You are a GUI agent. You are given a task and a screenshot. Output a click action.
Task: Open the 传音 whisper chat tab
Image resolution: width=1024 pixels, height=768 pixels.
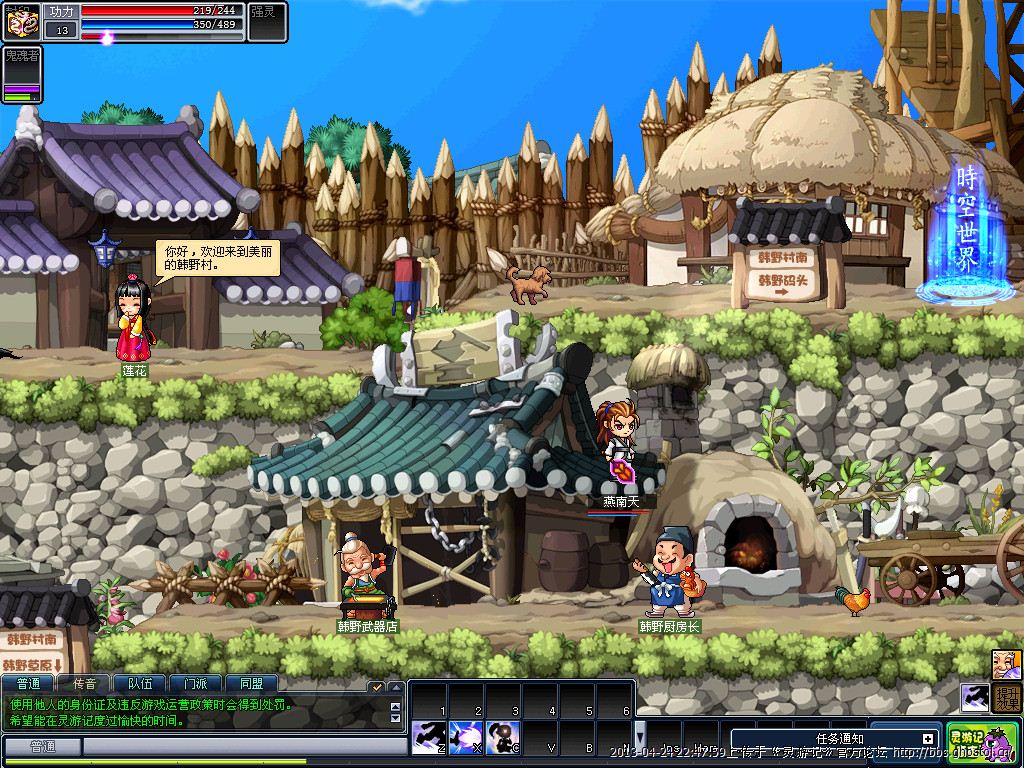tap(84, 685)
